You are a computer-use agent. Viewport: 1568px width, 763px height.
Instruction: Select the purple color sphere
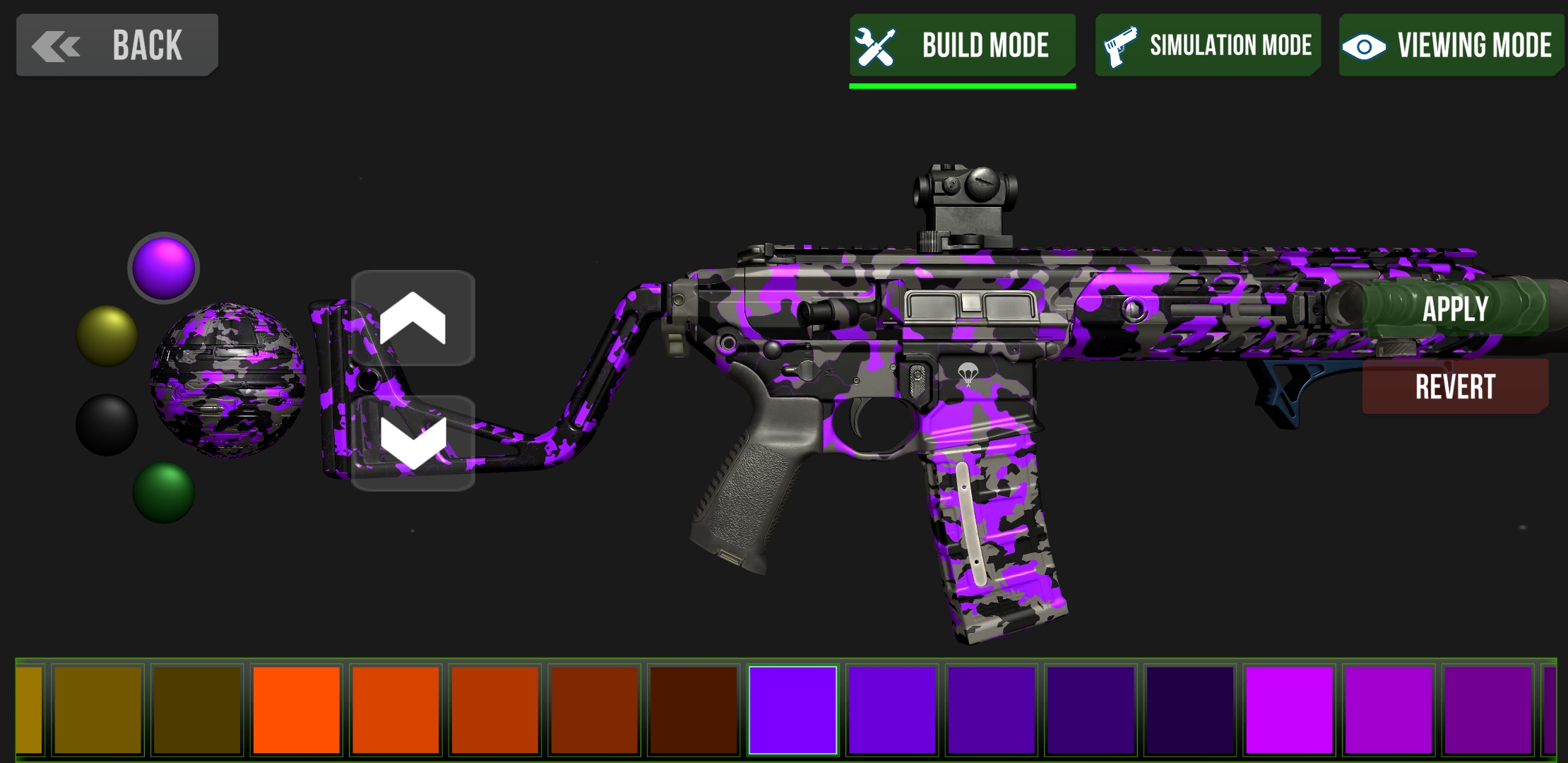click(x=164, y=267)
